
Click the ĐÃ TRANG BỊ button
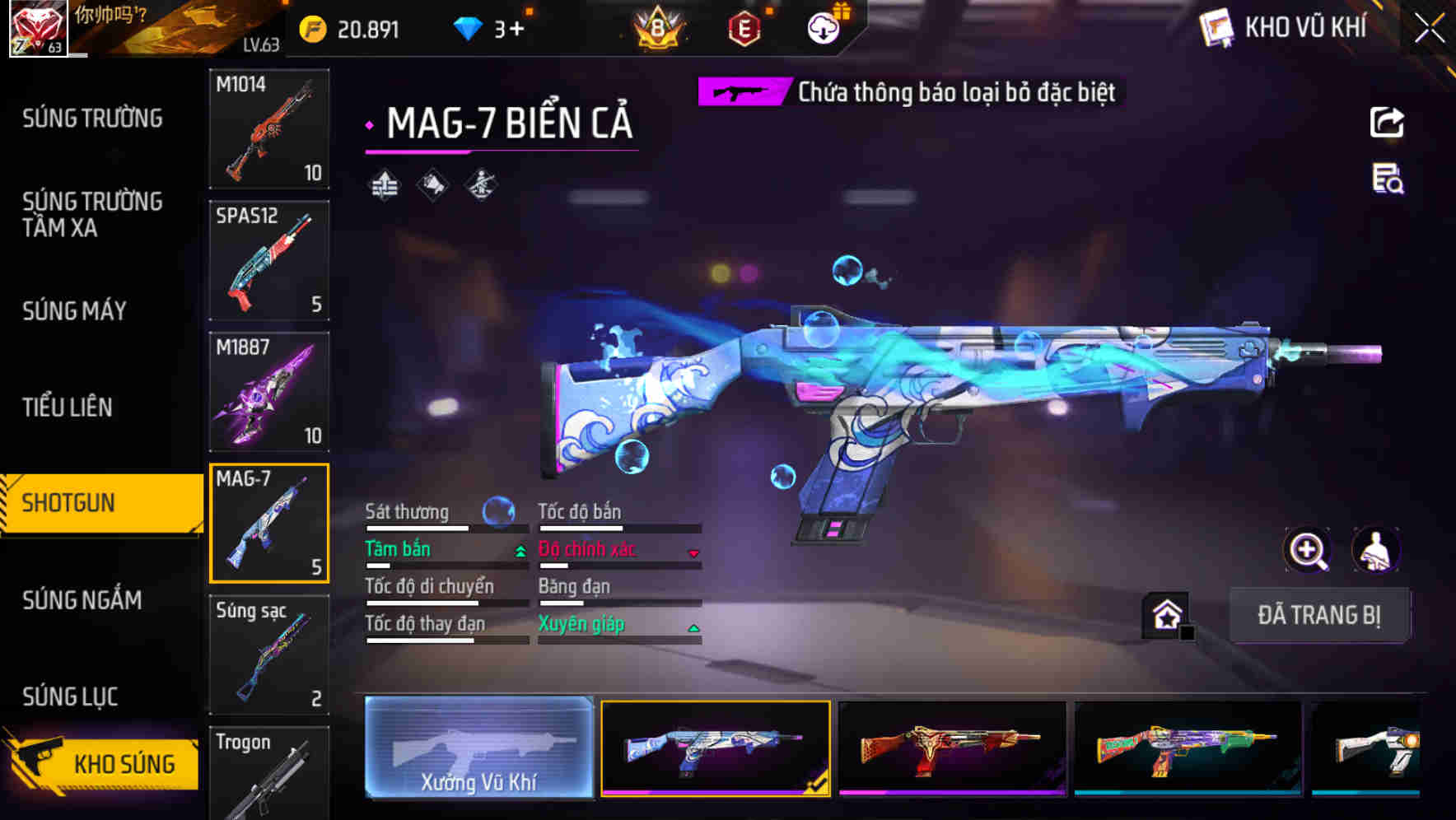pos(1318,615)
